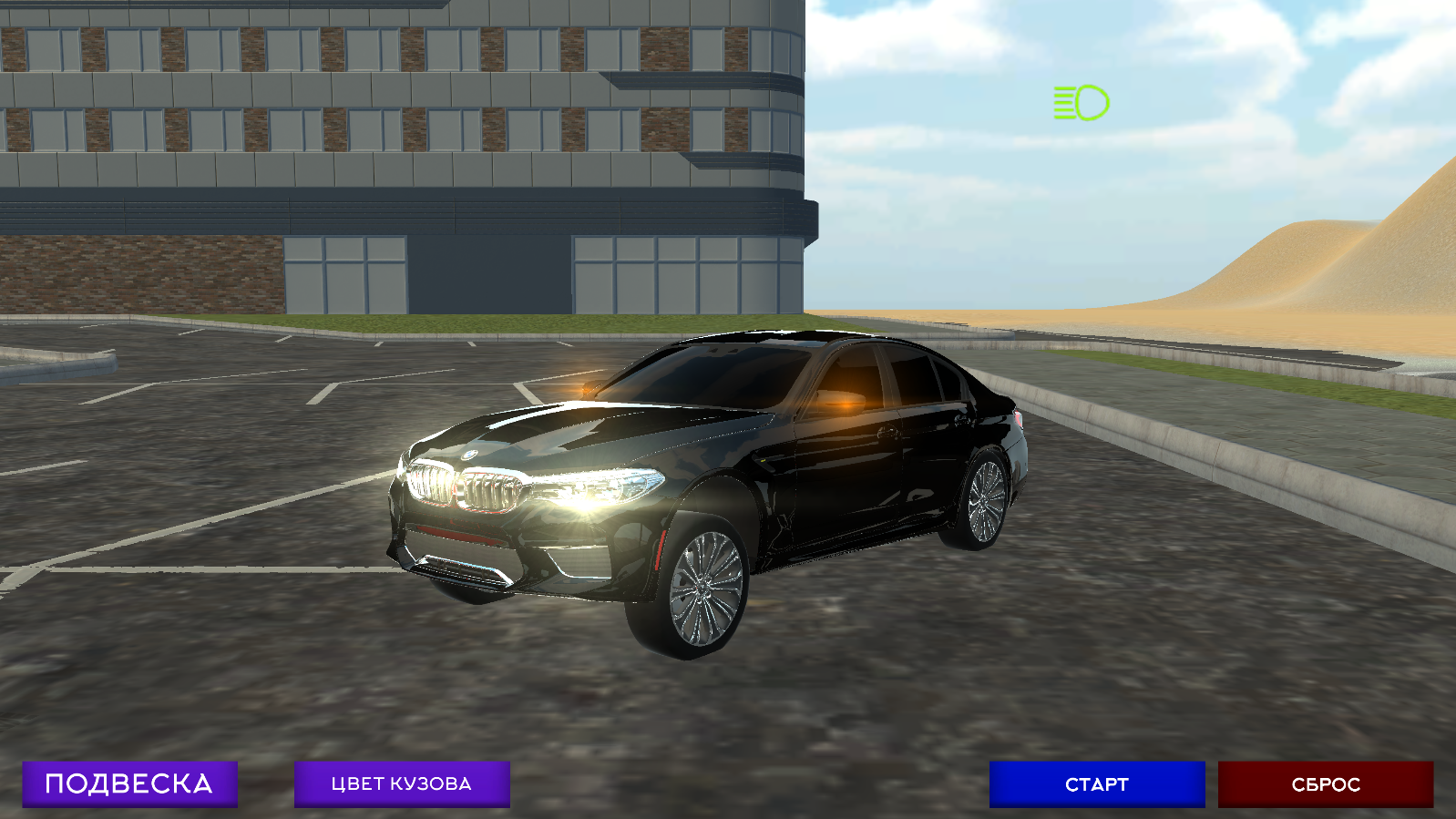Screen dimensions: 1456x819
Task: Open the ПОДВЕСКА suspension menu
Action: click(130, 782)
